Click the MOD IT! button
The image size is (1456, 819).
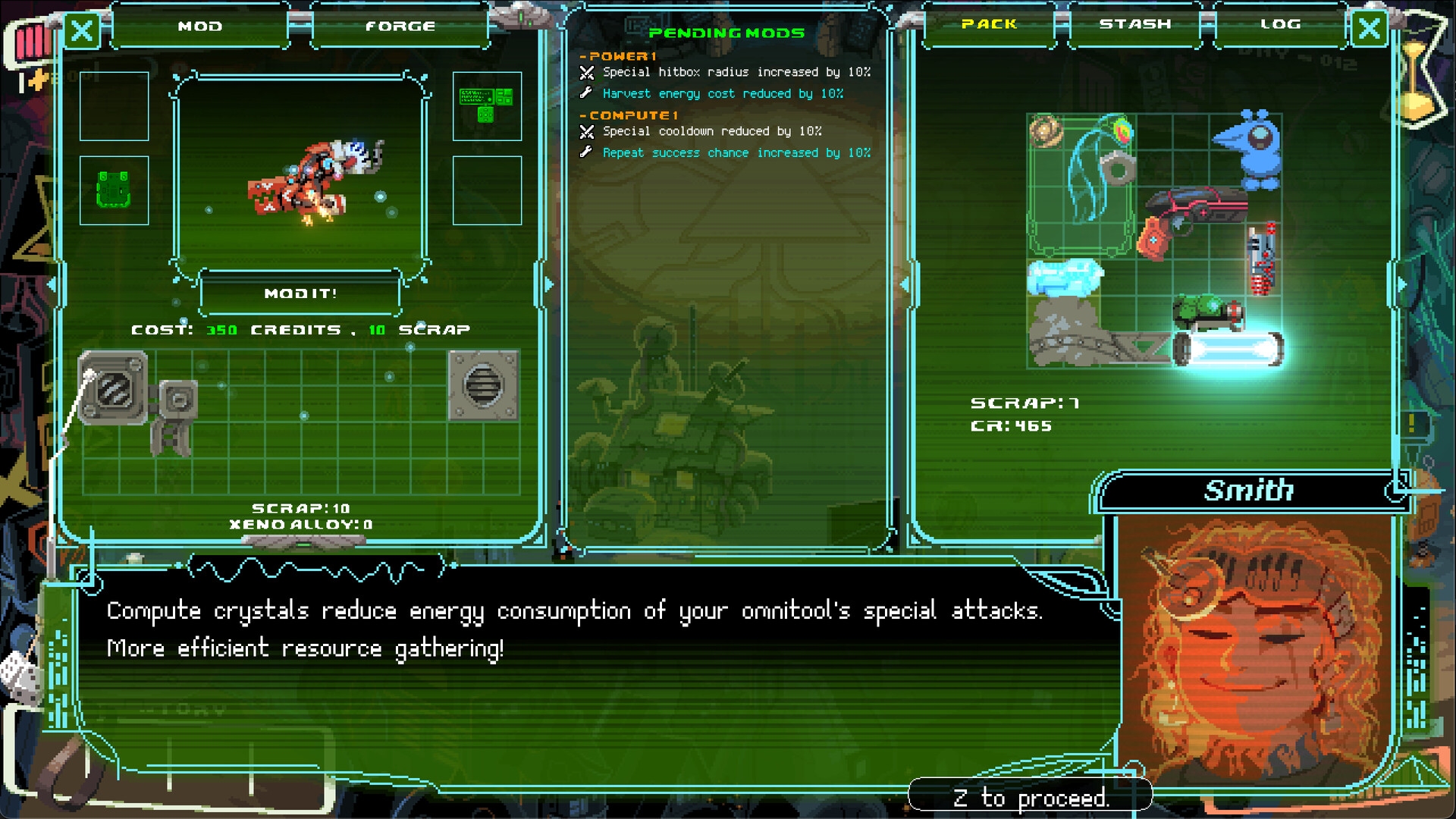300,293
